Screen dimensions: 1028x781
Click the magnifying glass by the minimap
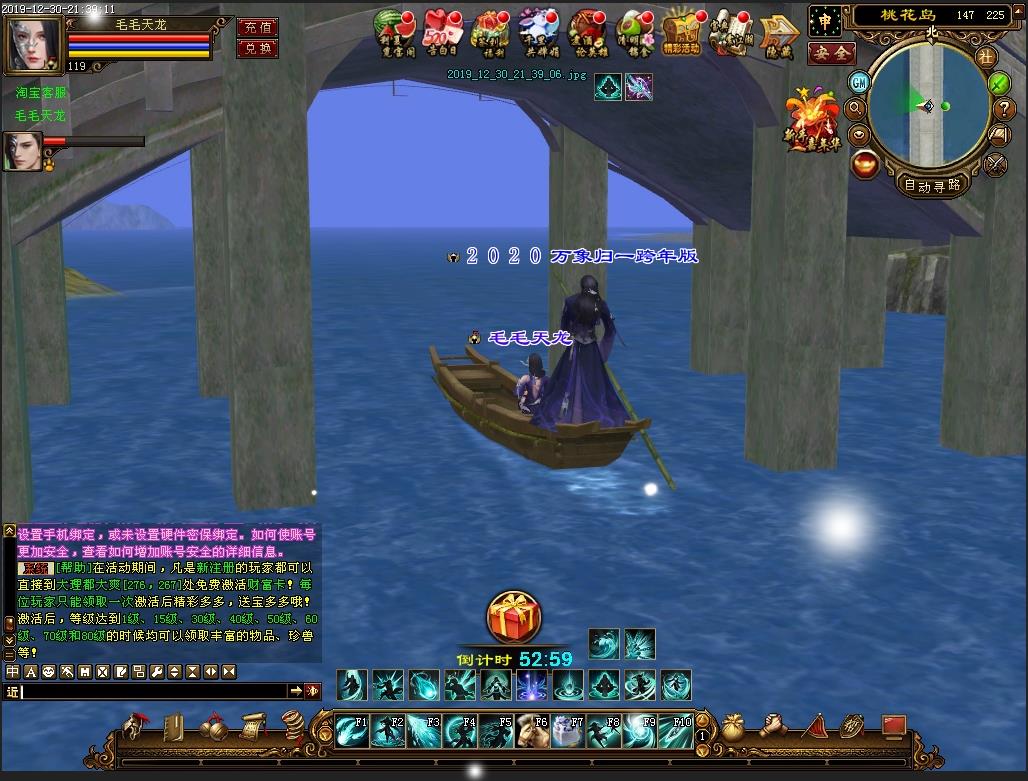(x=856, y=108)
